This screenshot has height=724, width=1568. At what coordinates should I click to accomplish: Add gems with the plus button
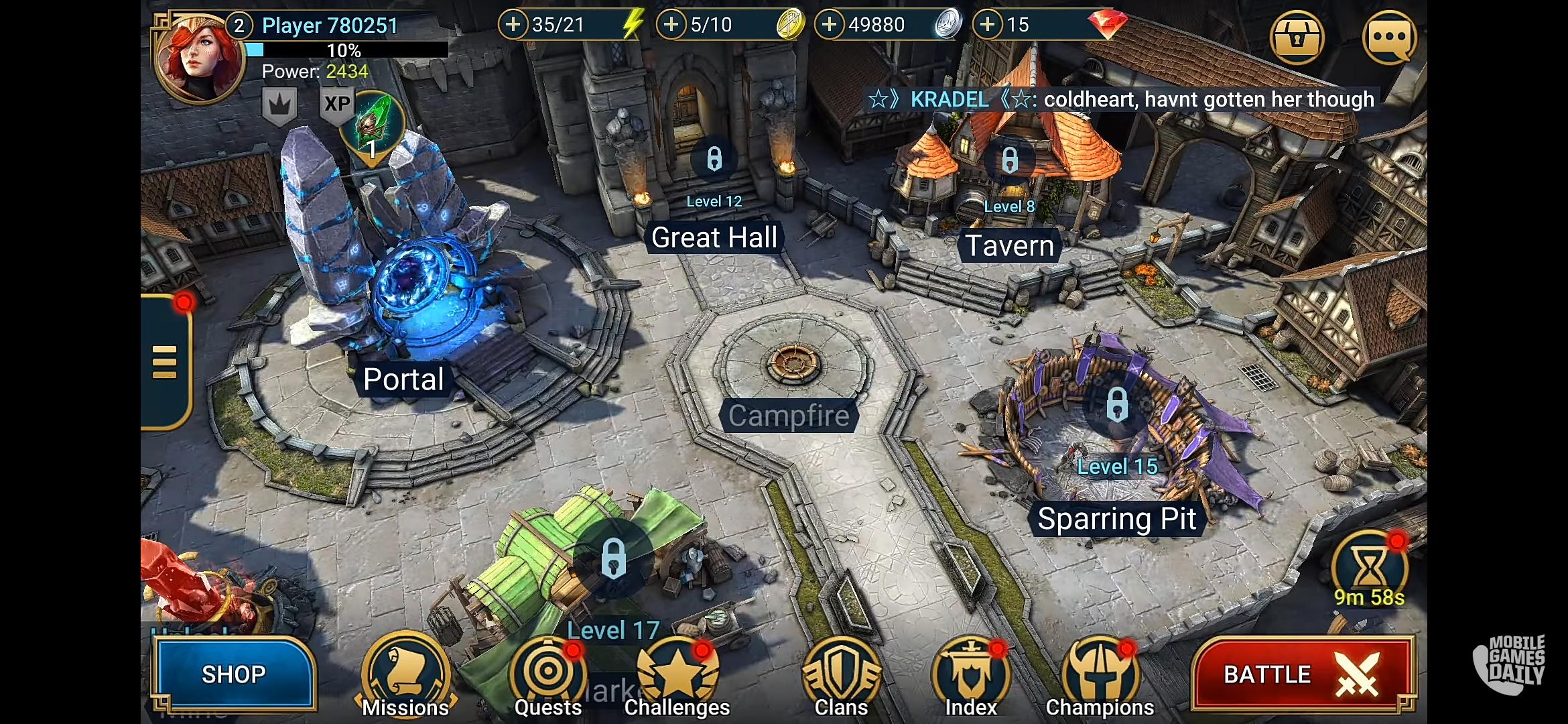pyautogui.click(x=988, y=25)
